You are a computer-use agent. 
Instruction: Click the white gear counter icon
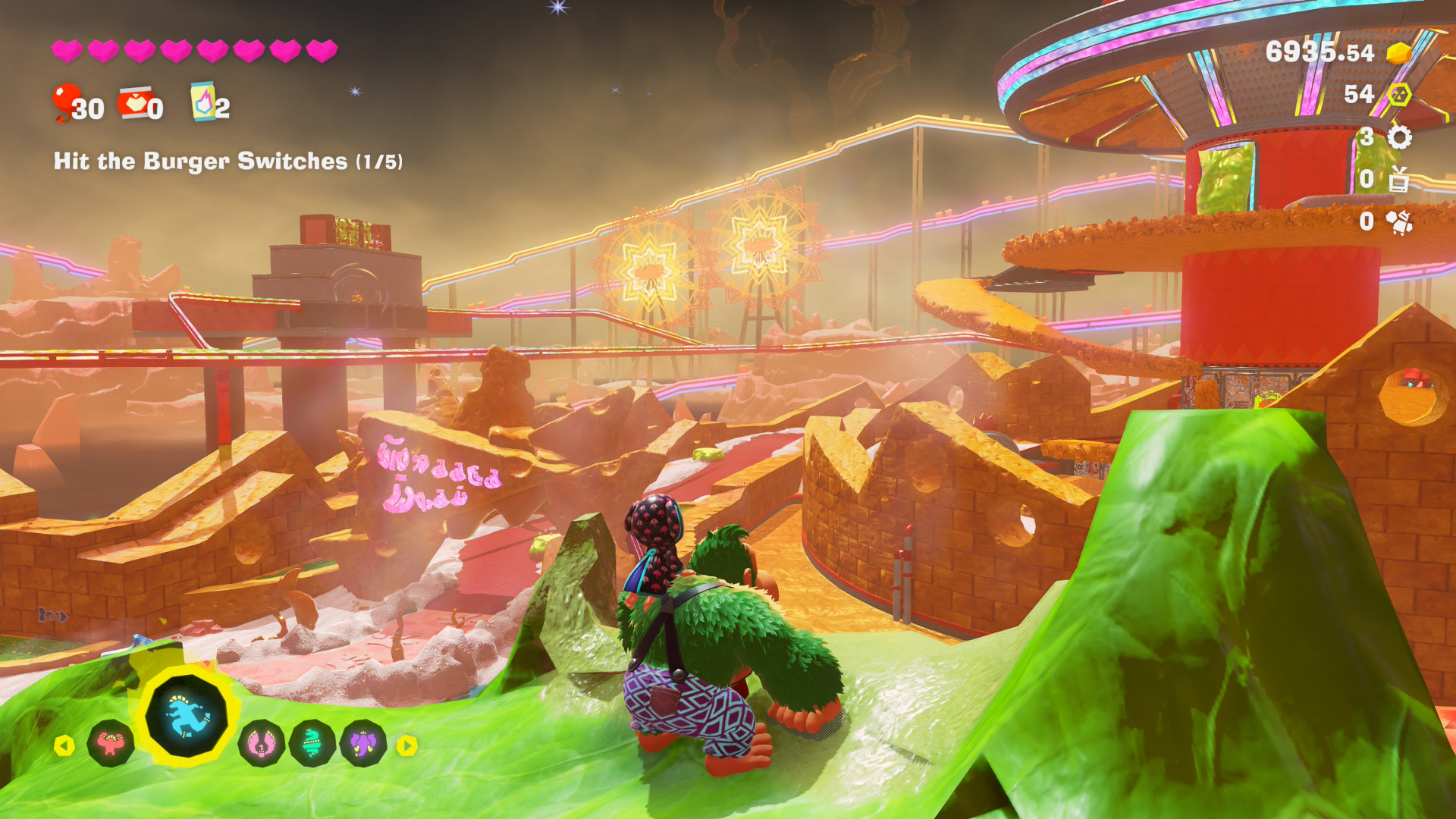1399,137
